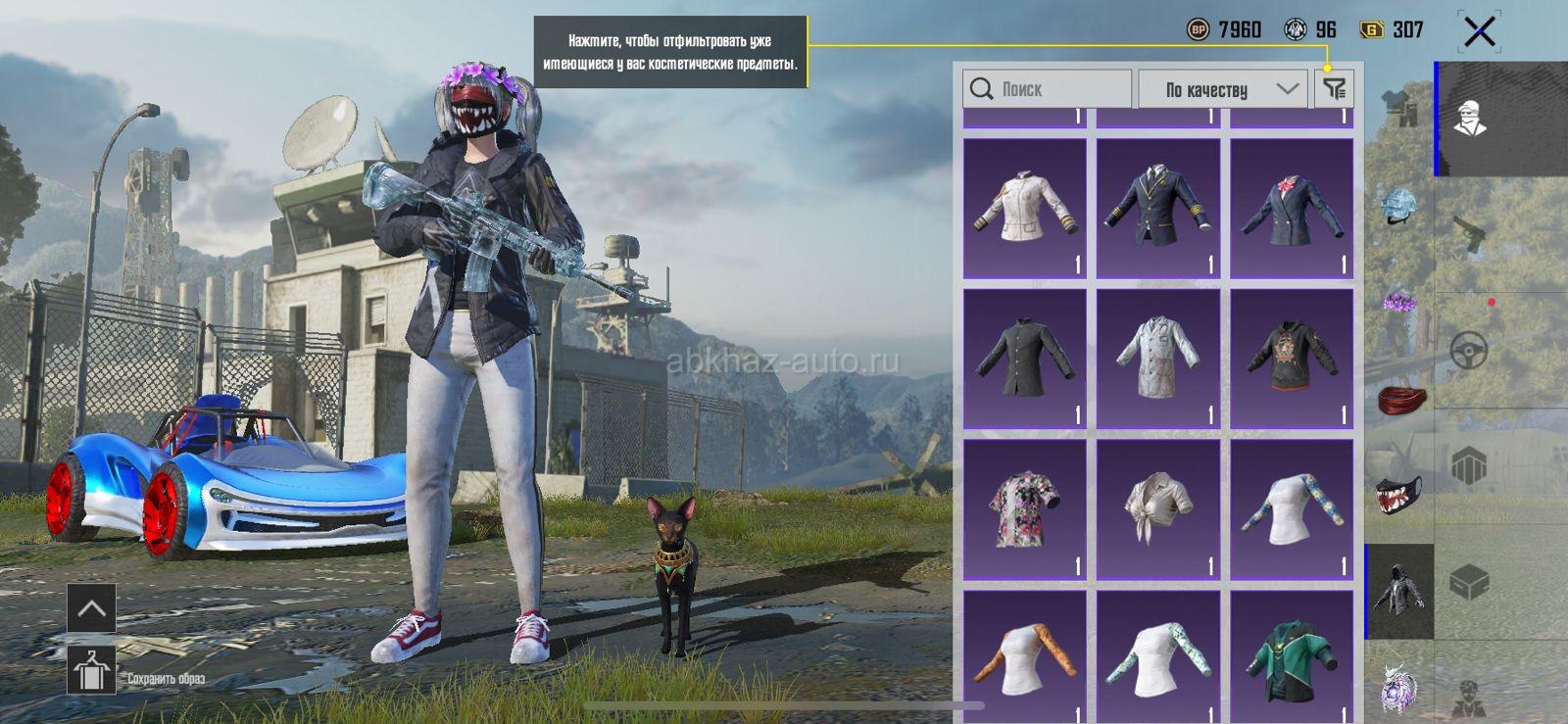Close the inventory with the X button

point(1479,31)
